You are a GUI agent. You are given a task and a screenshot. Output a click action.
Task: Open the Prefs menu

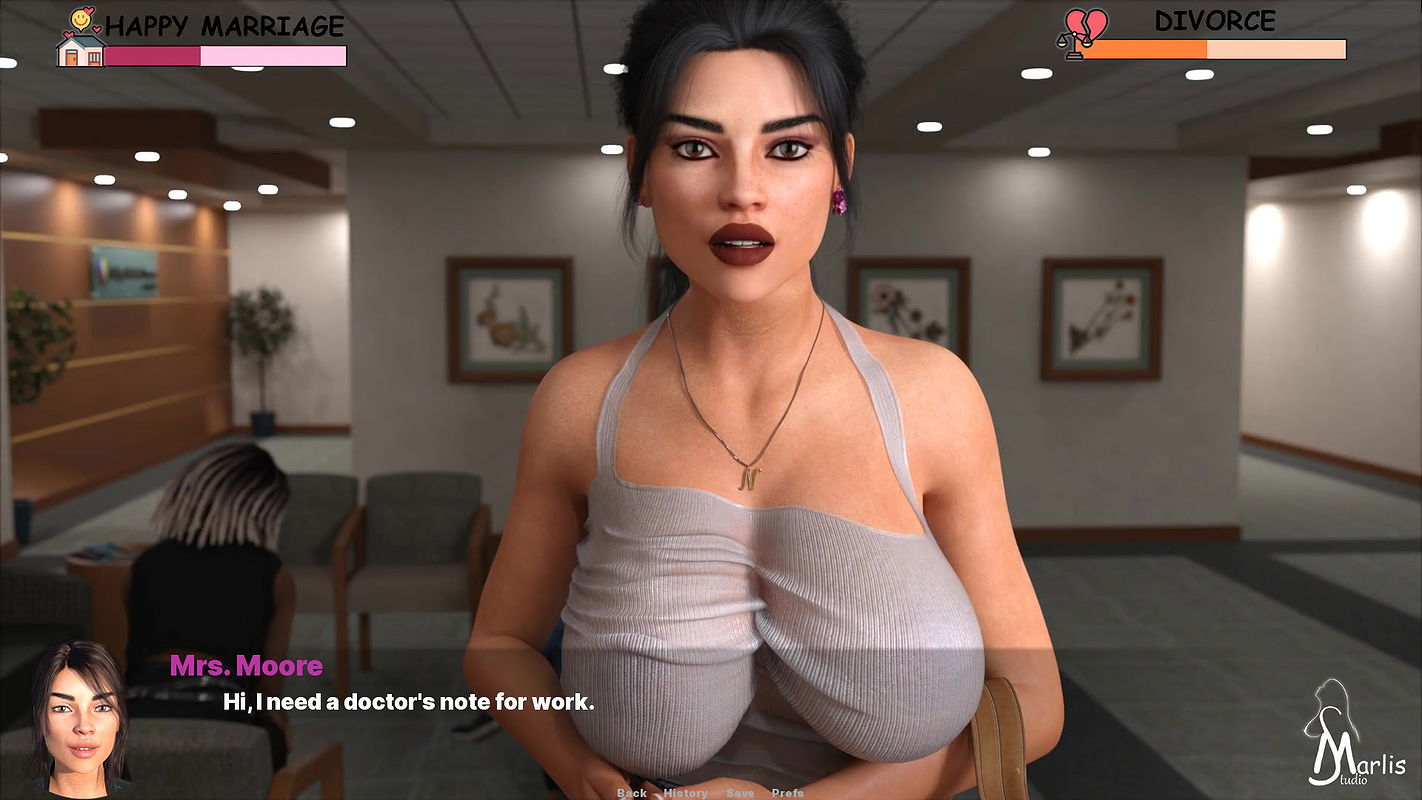point(786,792)
